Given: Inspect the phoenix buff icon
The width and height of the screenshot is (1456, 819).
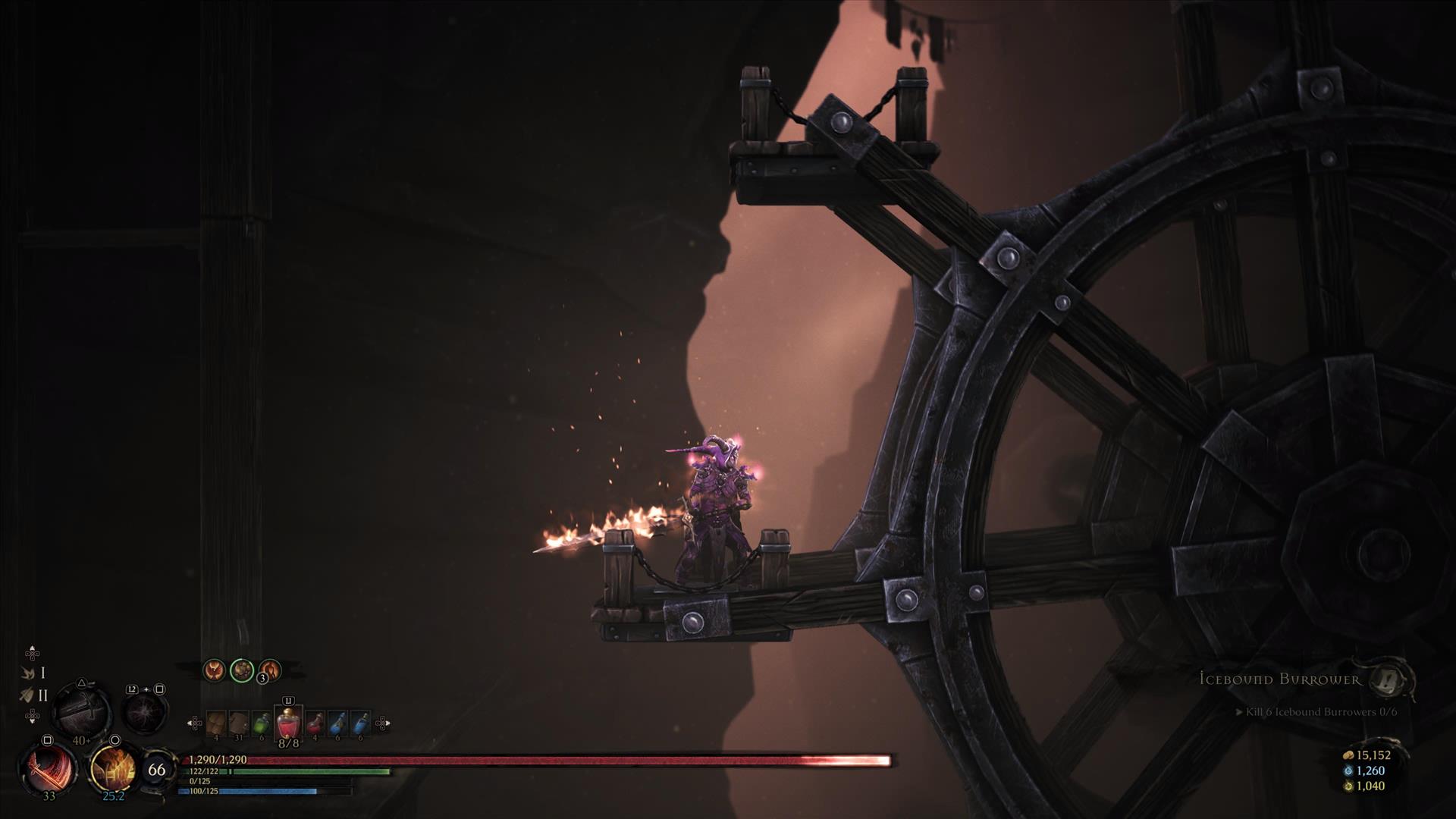Looking at the screenshot, I should tap(214, 670).
